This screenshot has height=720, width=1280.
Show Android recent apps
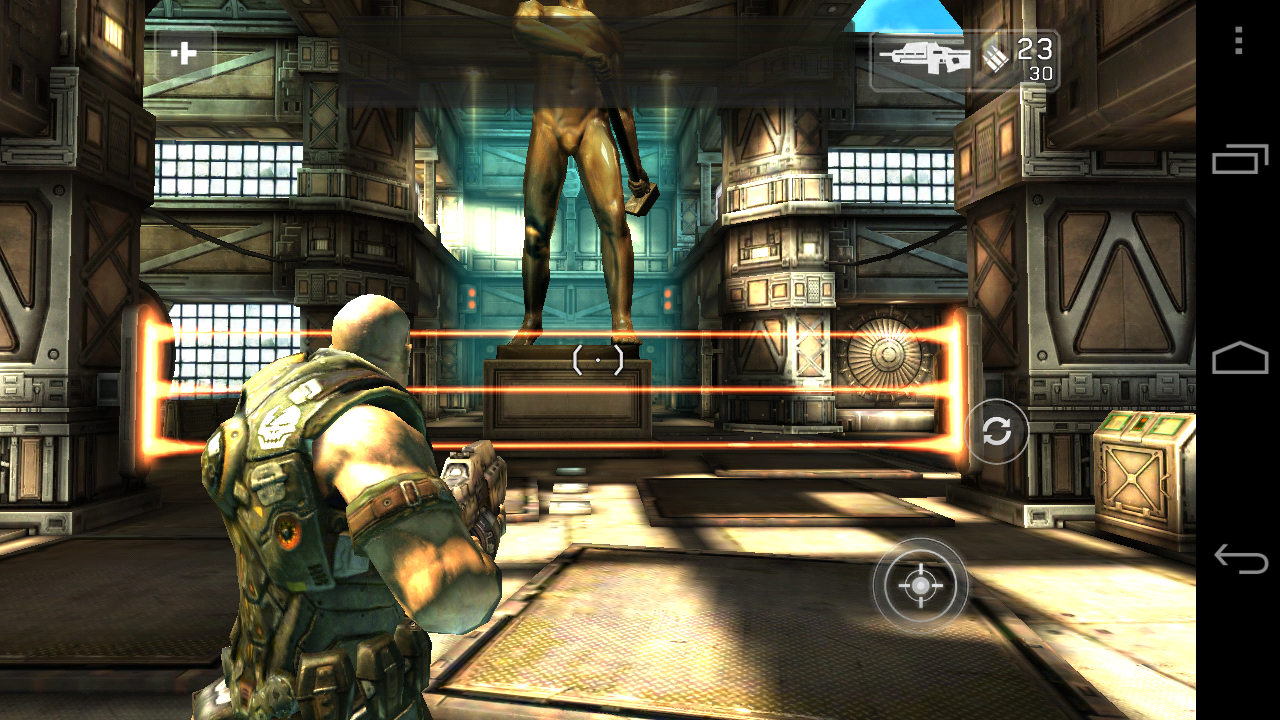pyautogui.click(x=1240, y=160)
